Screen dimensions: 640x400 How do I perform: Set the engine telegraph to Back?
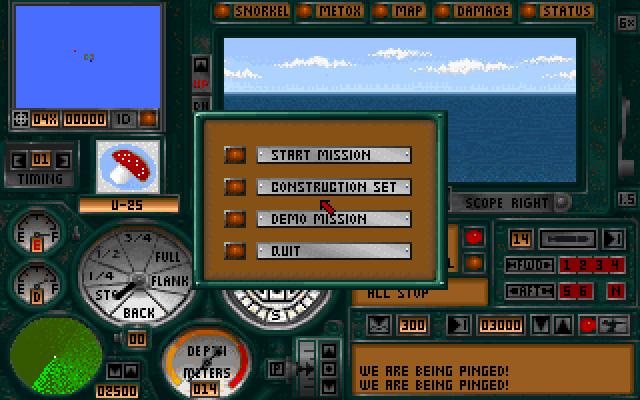coord(138,313)
